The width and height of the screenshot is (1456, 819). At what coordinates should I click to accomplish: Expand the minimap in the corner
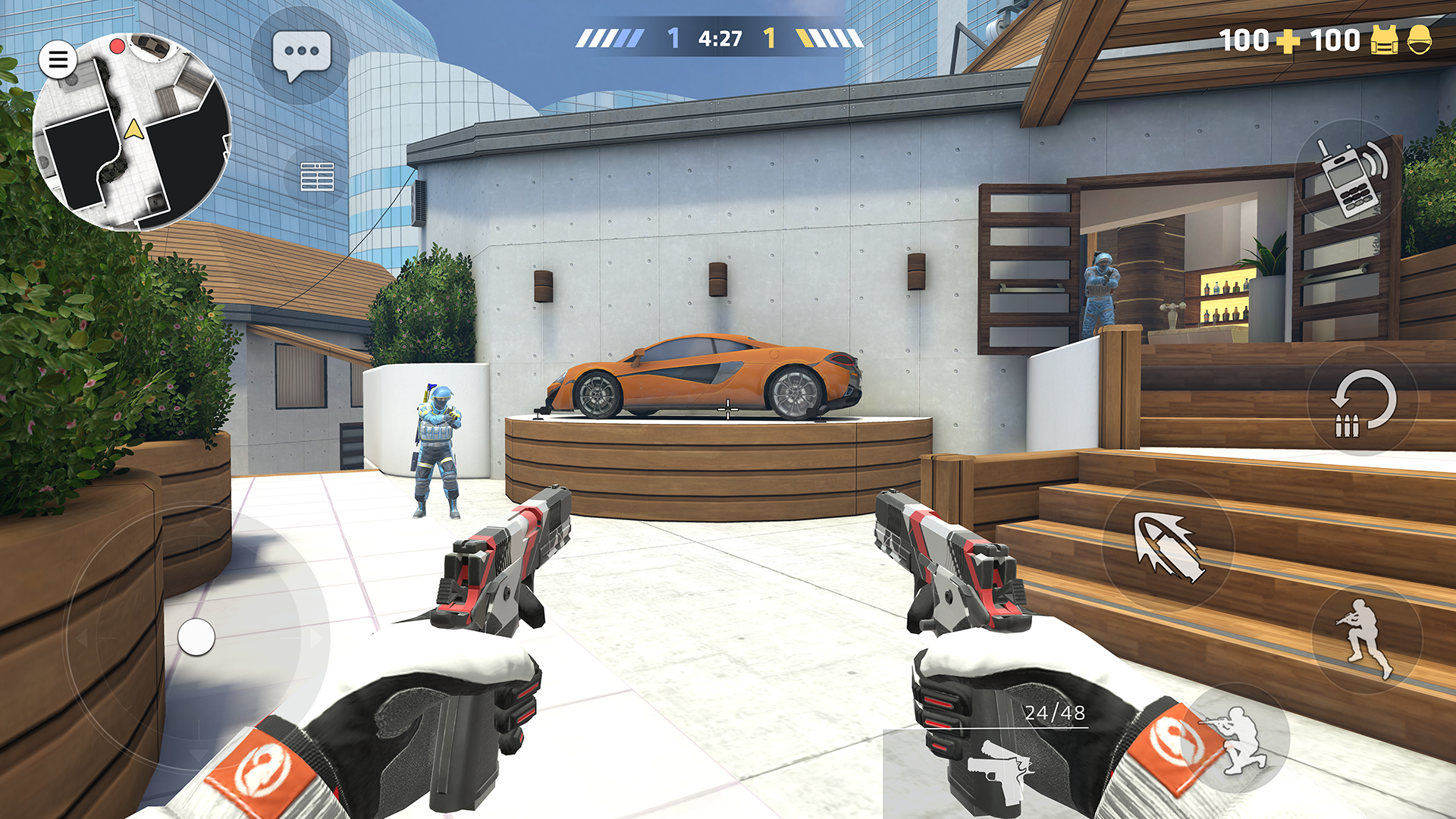coord(130,127)
